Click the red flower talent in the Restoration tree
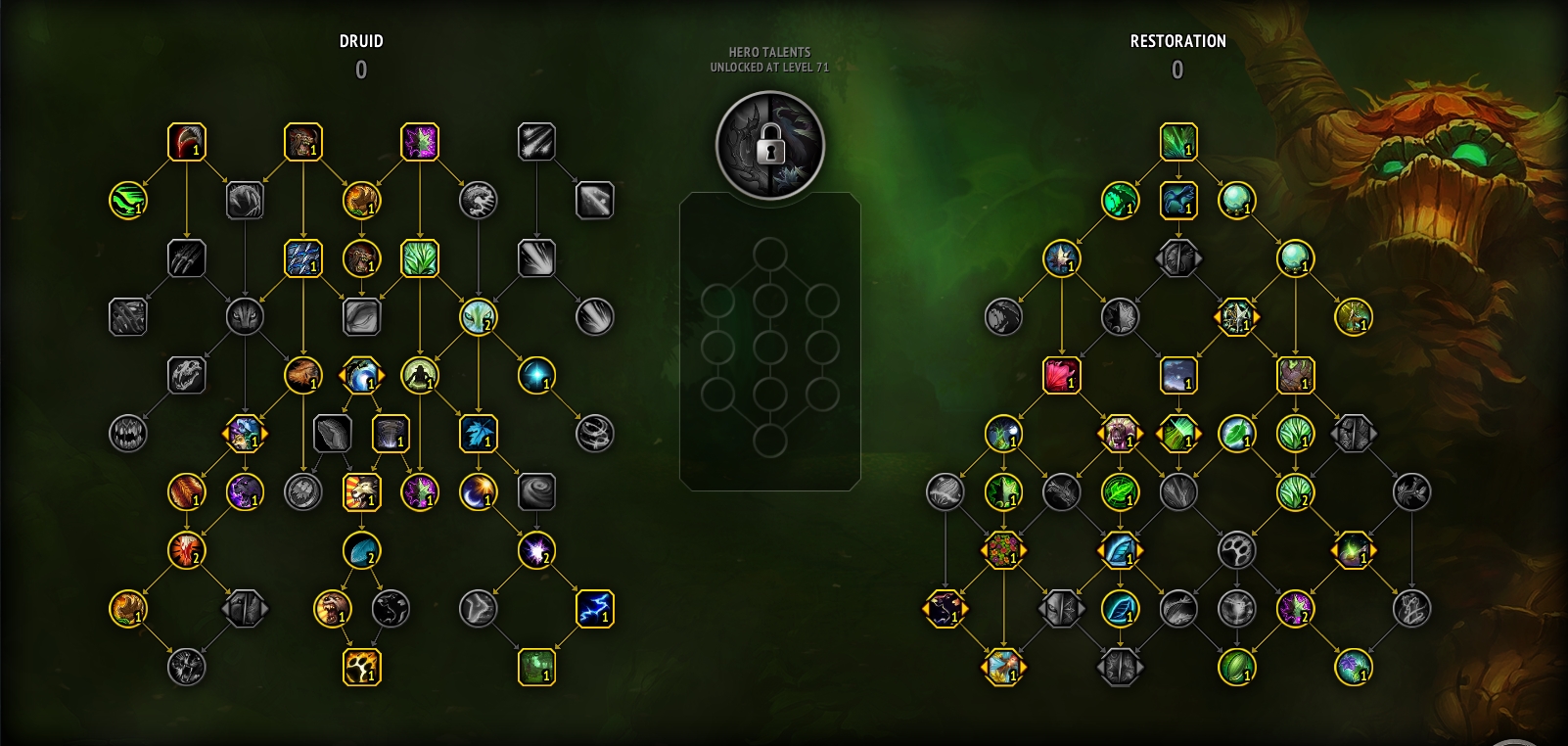Image resolution: width=1568 pixels, height=746 pixels. point(1064,377)
